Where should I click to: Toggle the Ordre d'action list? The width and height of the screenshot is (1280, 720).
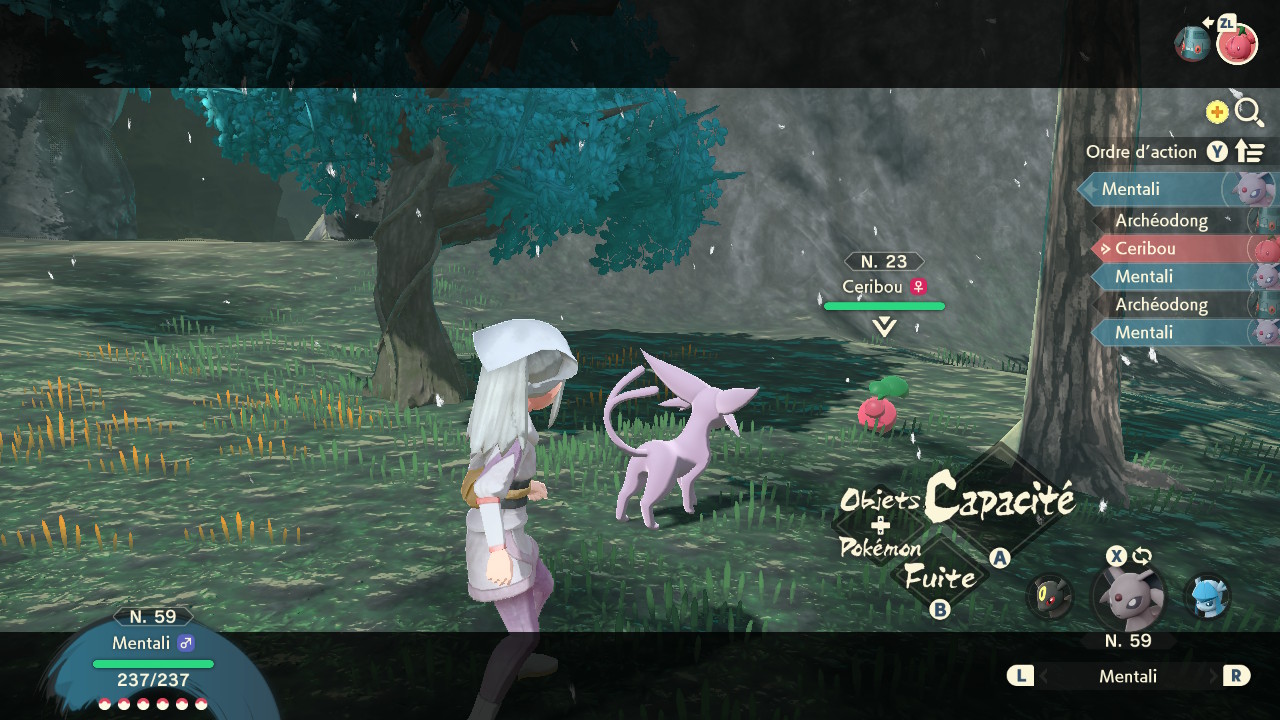1175,152
